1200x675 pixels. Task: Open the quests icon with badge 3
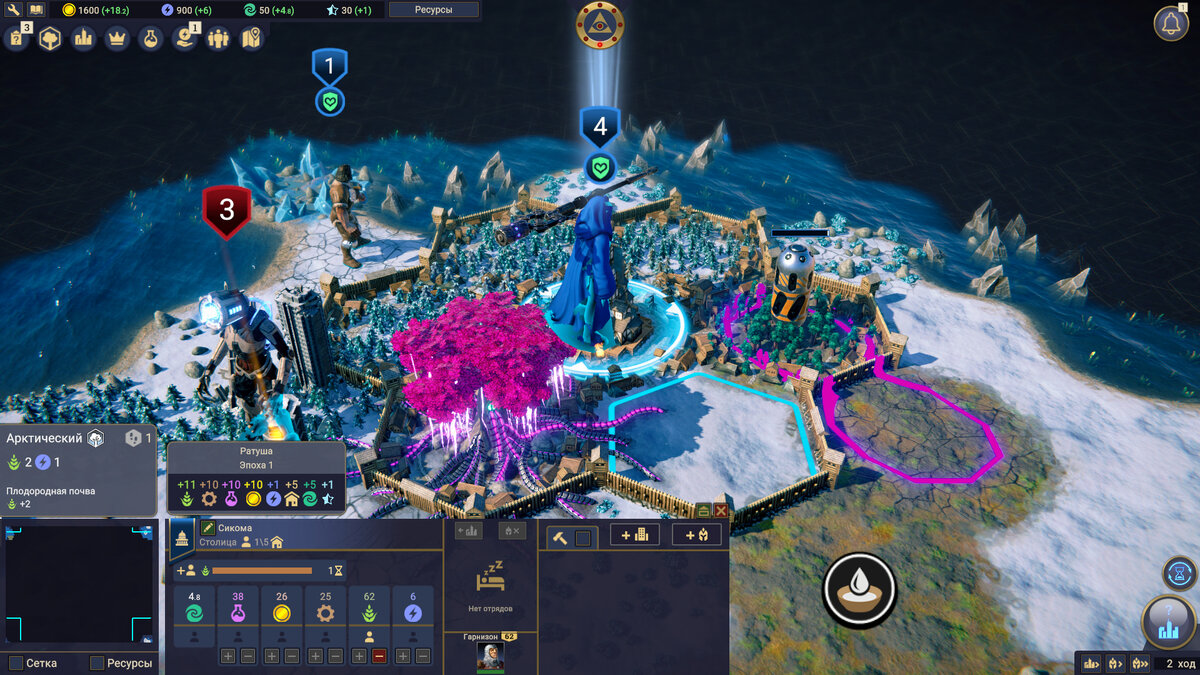pos(17,39)
